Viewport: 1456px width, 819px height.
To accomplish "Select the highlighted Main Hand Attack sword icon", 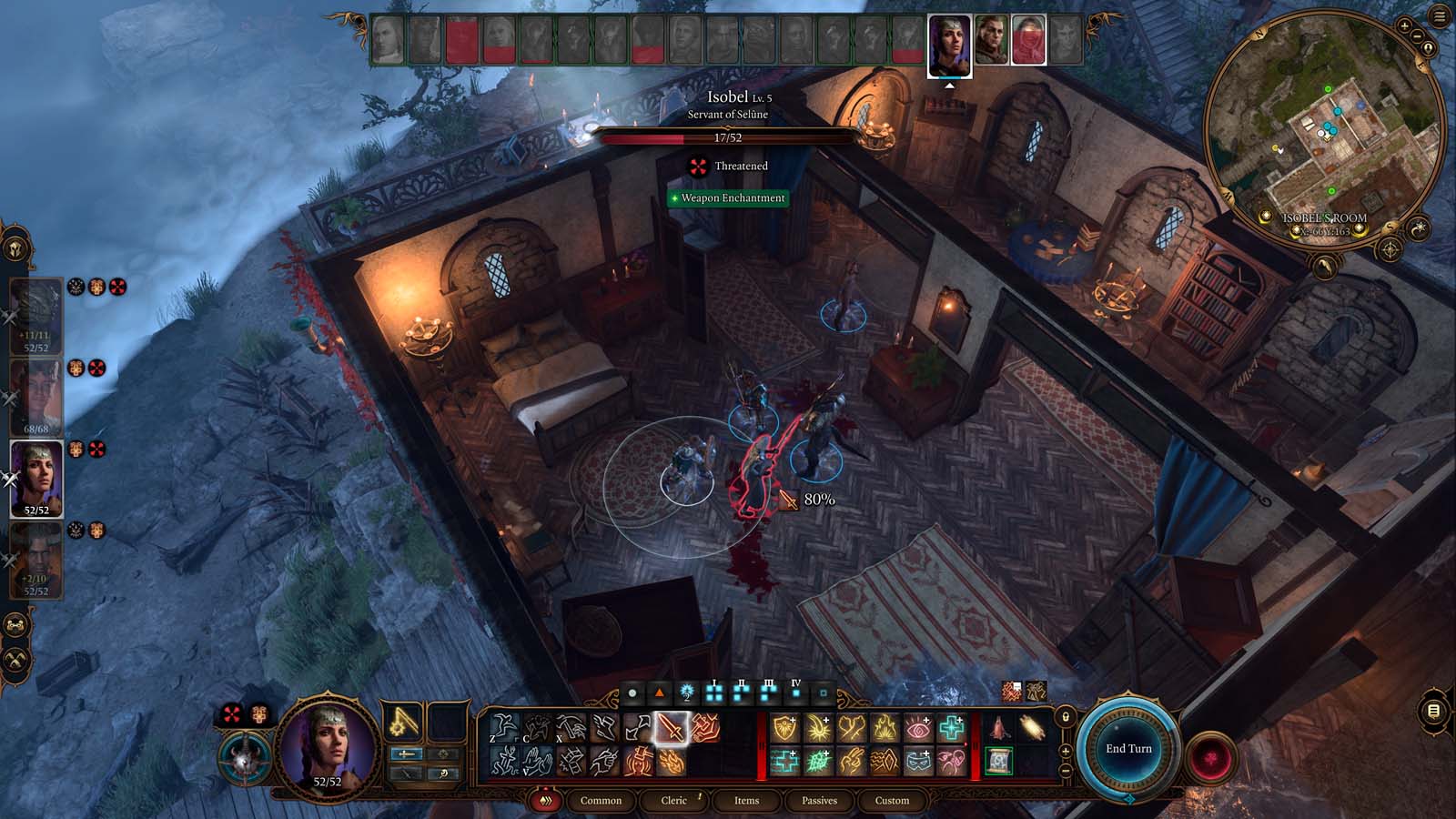I will coord(671,728).
